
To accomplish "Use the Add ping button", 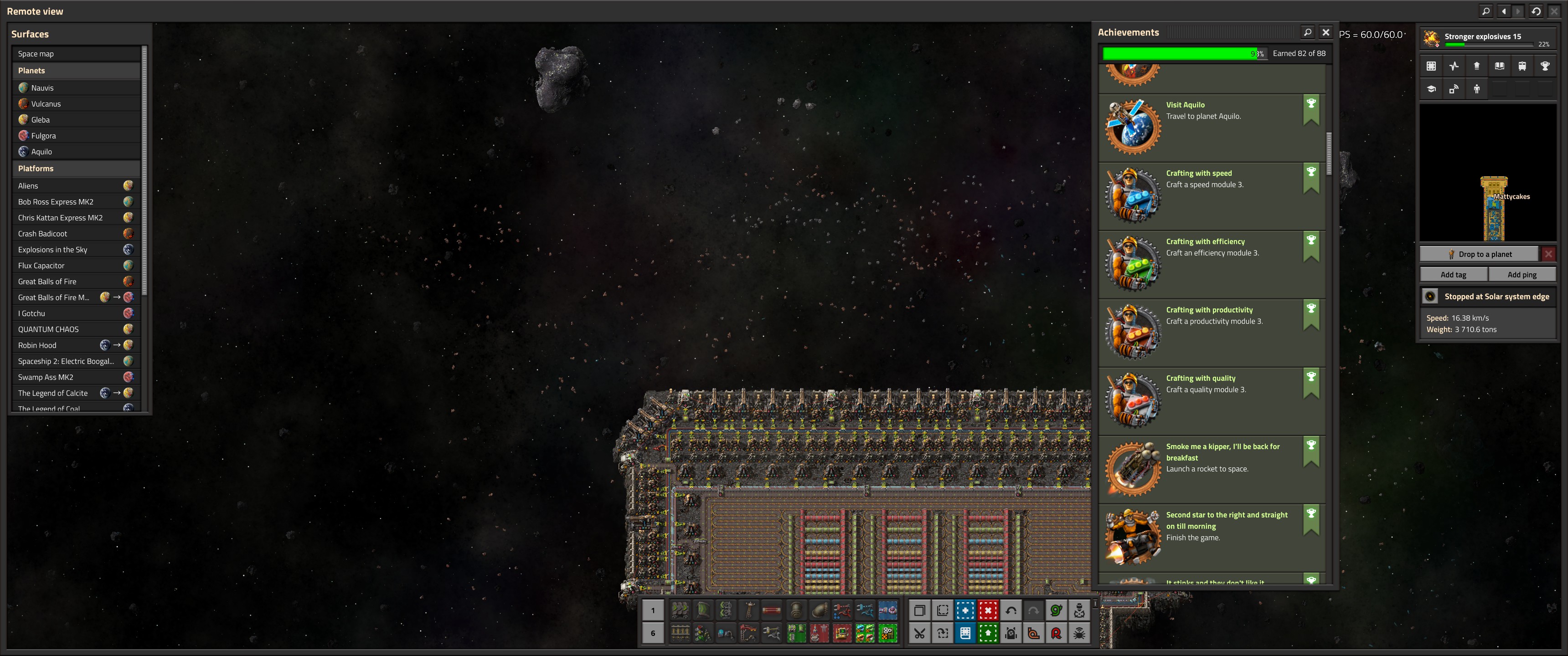I will tap(1522, 274).
